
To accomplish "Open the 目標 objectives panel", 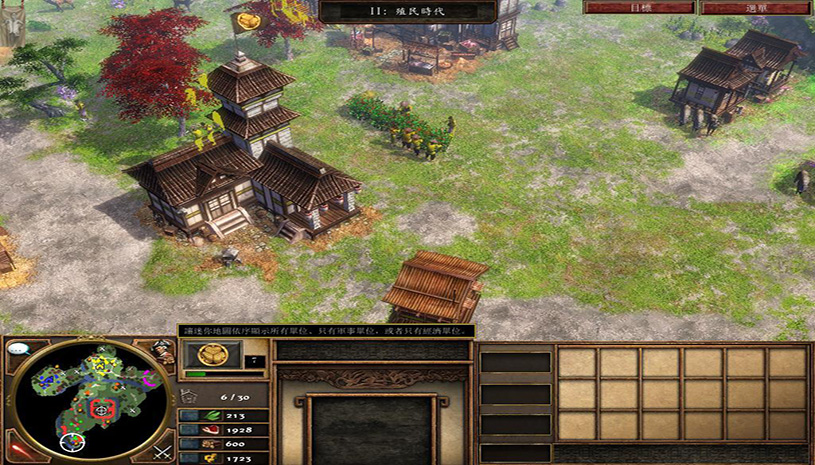I will [639, 7].
